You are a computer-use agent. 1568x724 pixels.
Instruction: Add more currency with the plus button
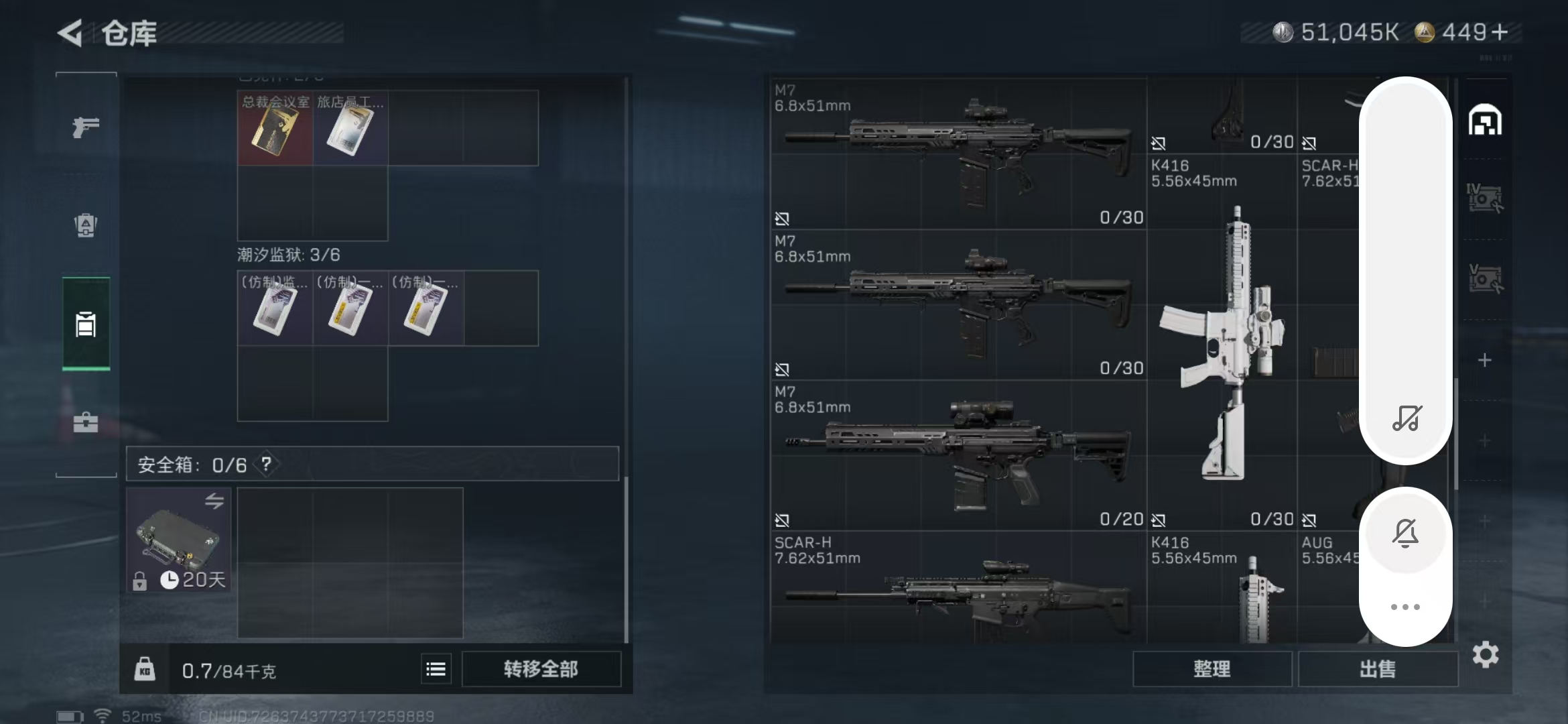[1500, 32]
